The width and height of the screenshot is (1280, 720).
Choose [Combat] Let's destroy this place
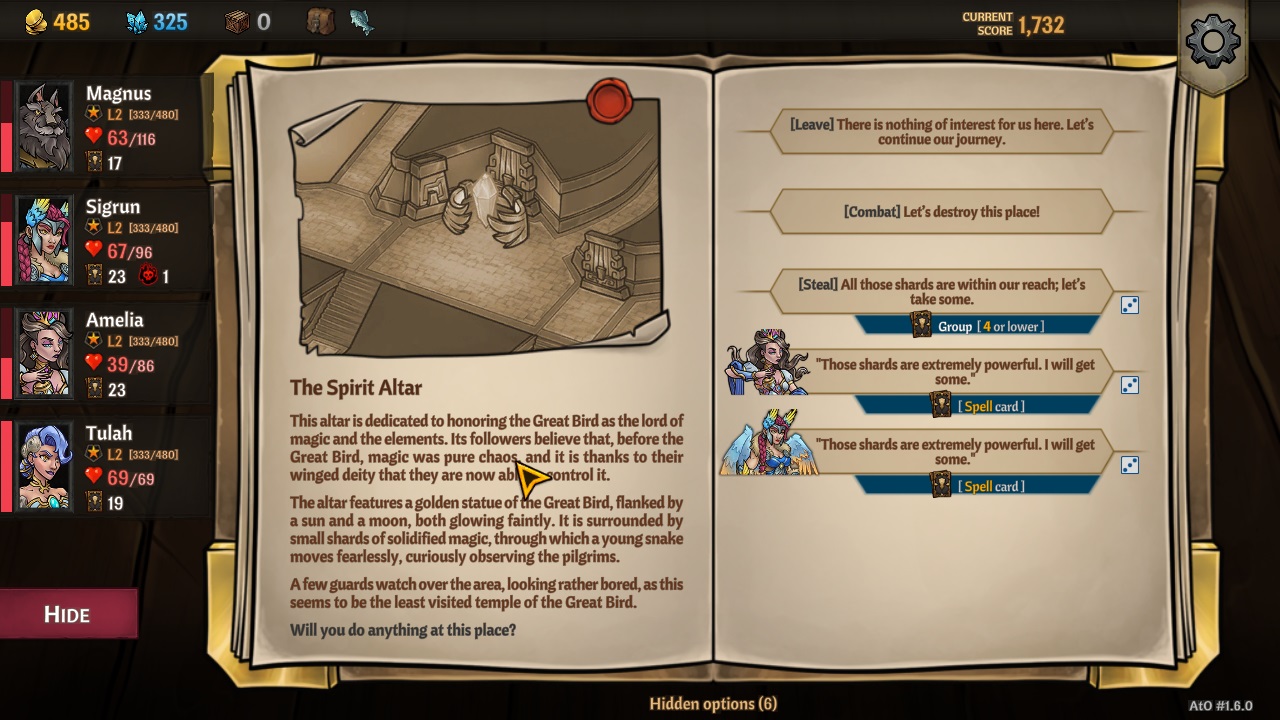pyautogui.click(x=940, y=211)
